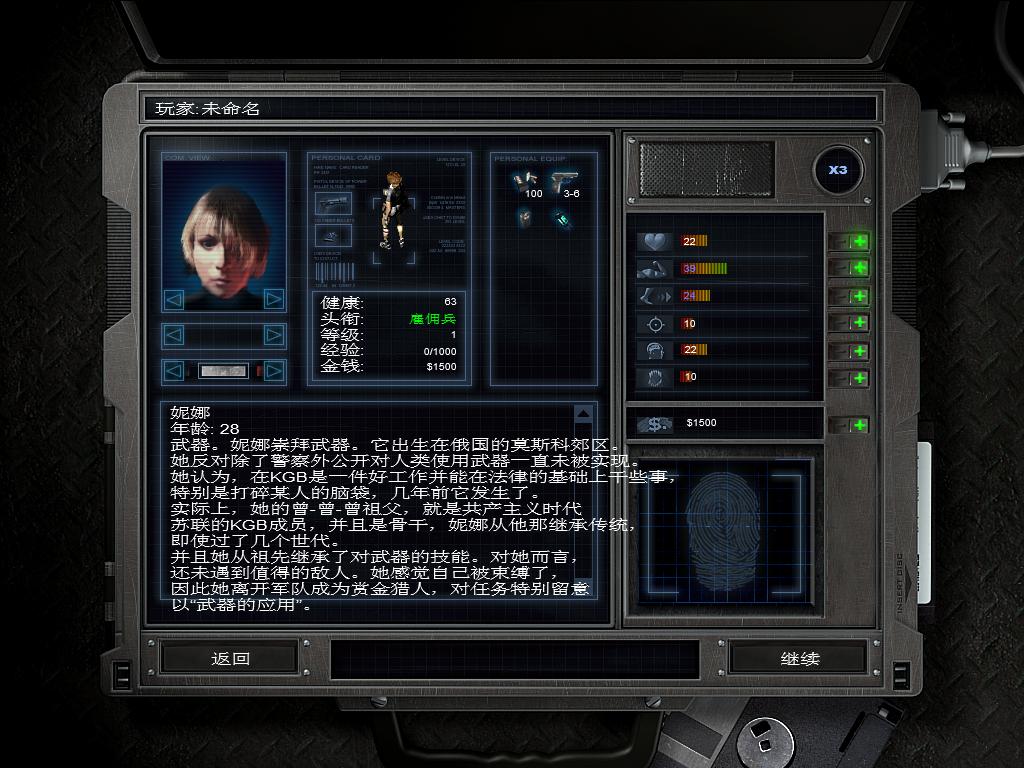The width and height of the screenshot is (1024, 768).
Task: Click the biography text scroll-up arrow
Action: tap(584, 413)
